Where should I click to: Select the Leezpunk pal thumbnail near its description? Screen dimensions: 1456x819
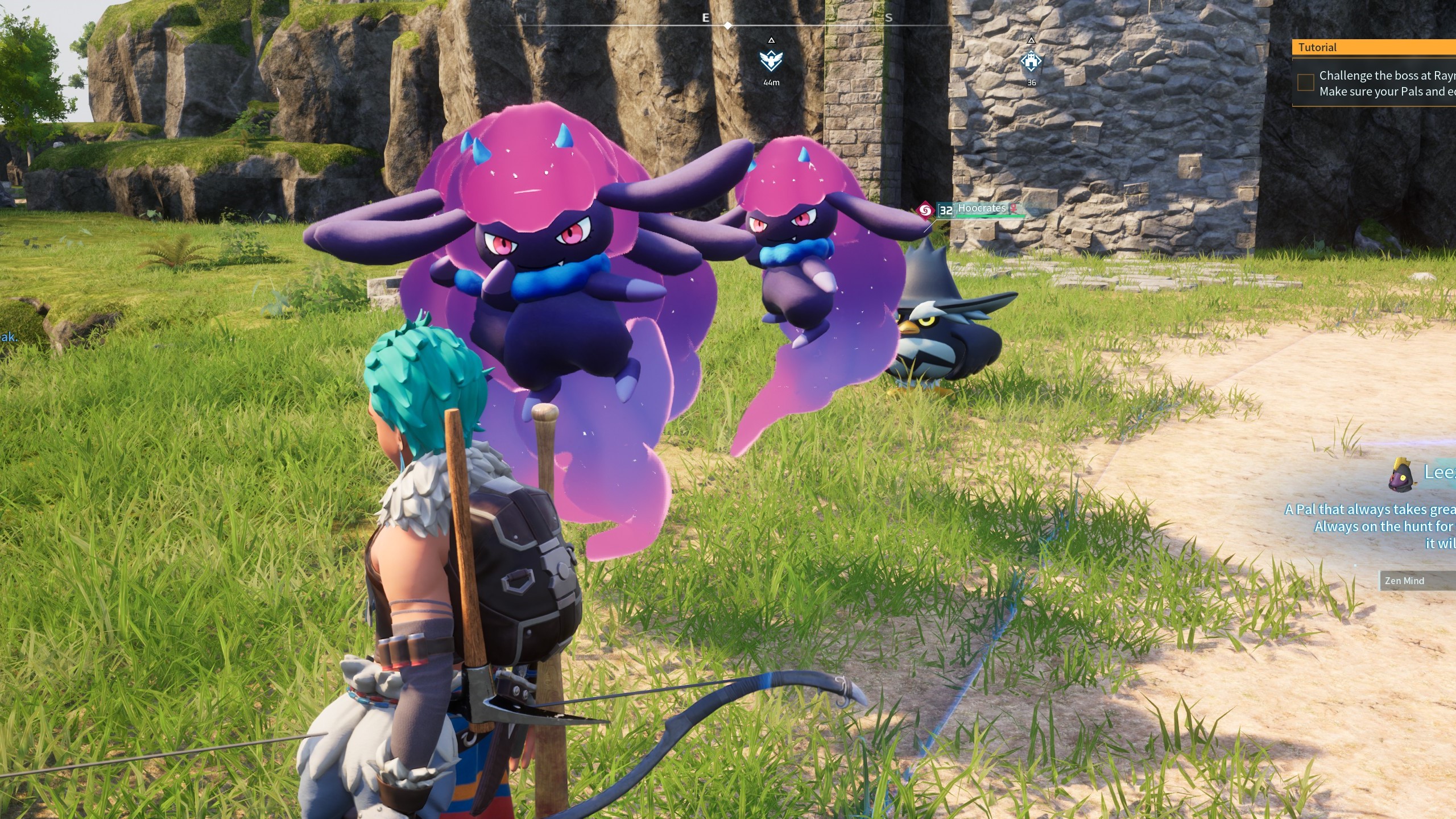click(1402, 475)
